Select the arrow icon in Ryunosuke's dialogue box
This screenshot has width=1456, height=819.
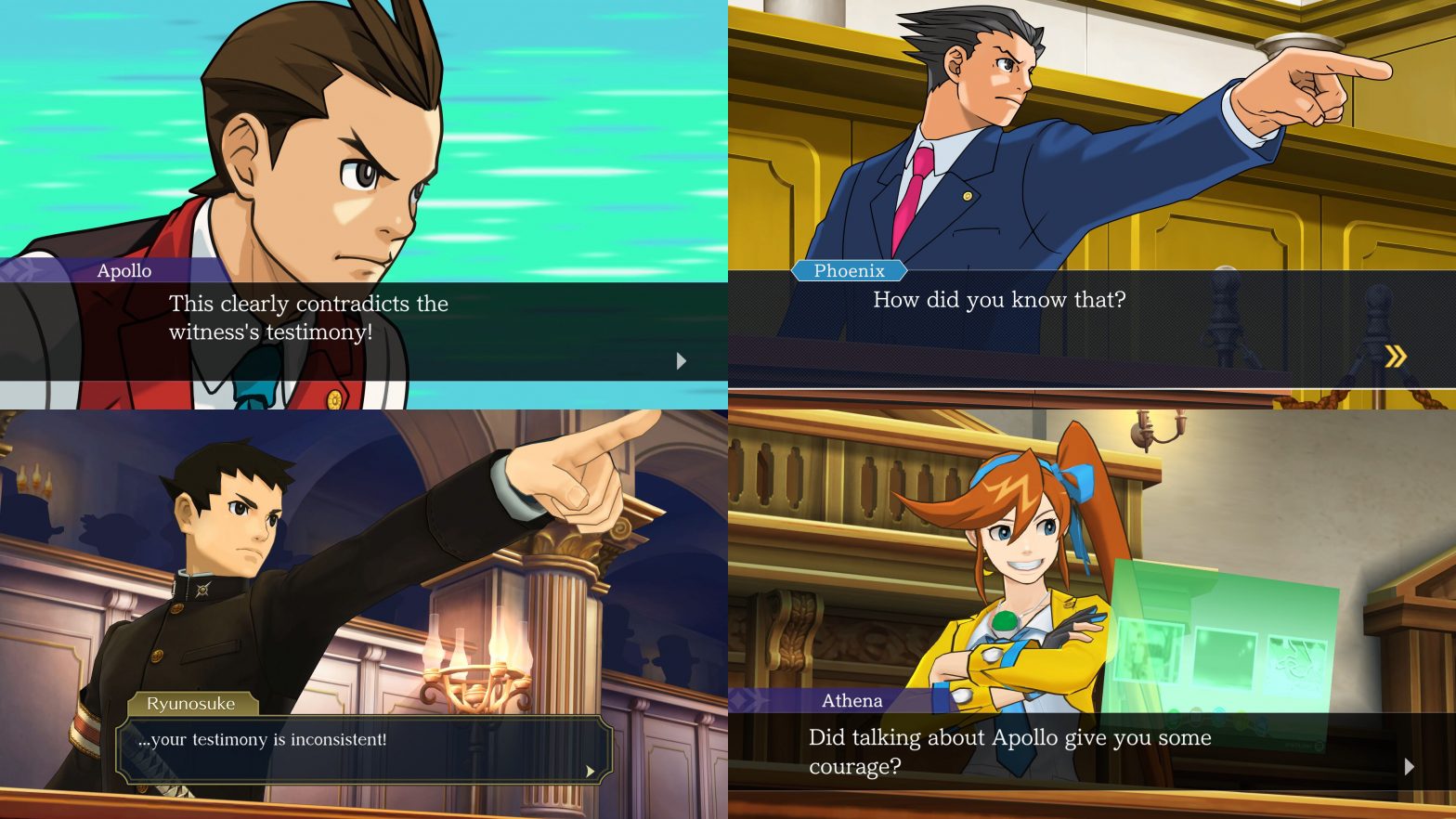591,771
